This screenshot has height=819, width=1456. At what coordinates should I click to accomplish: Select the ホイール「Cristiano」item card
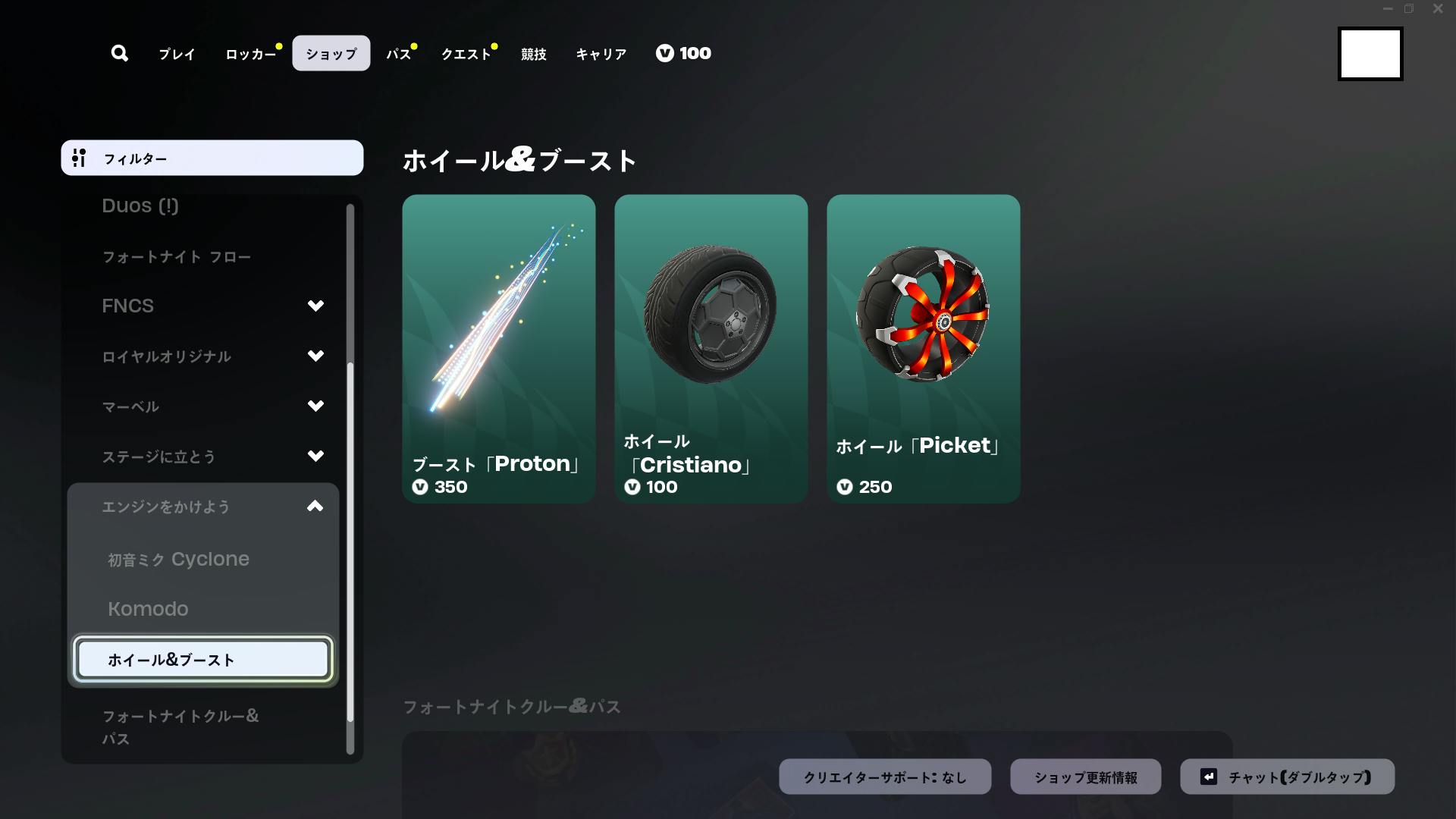pyautogui.click(x=711, y=349)
